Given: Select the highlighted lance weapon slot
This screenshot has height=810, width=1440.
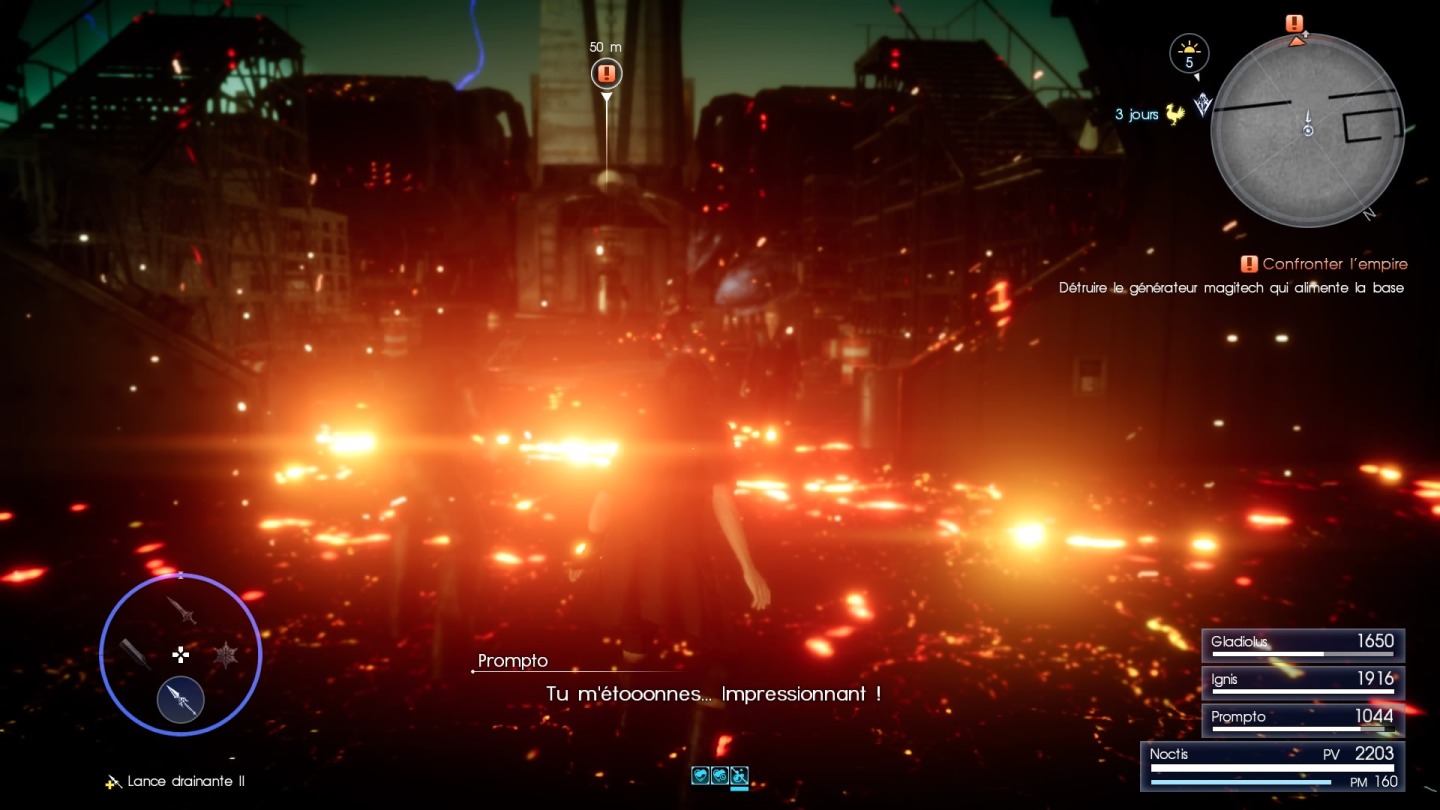Looking at the screenshot, I should [181, 699].
